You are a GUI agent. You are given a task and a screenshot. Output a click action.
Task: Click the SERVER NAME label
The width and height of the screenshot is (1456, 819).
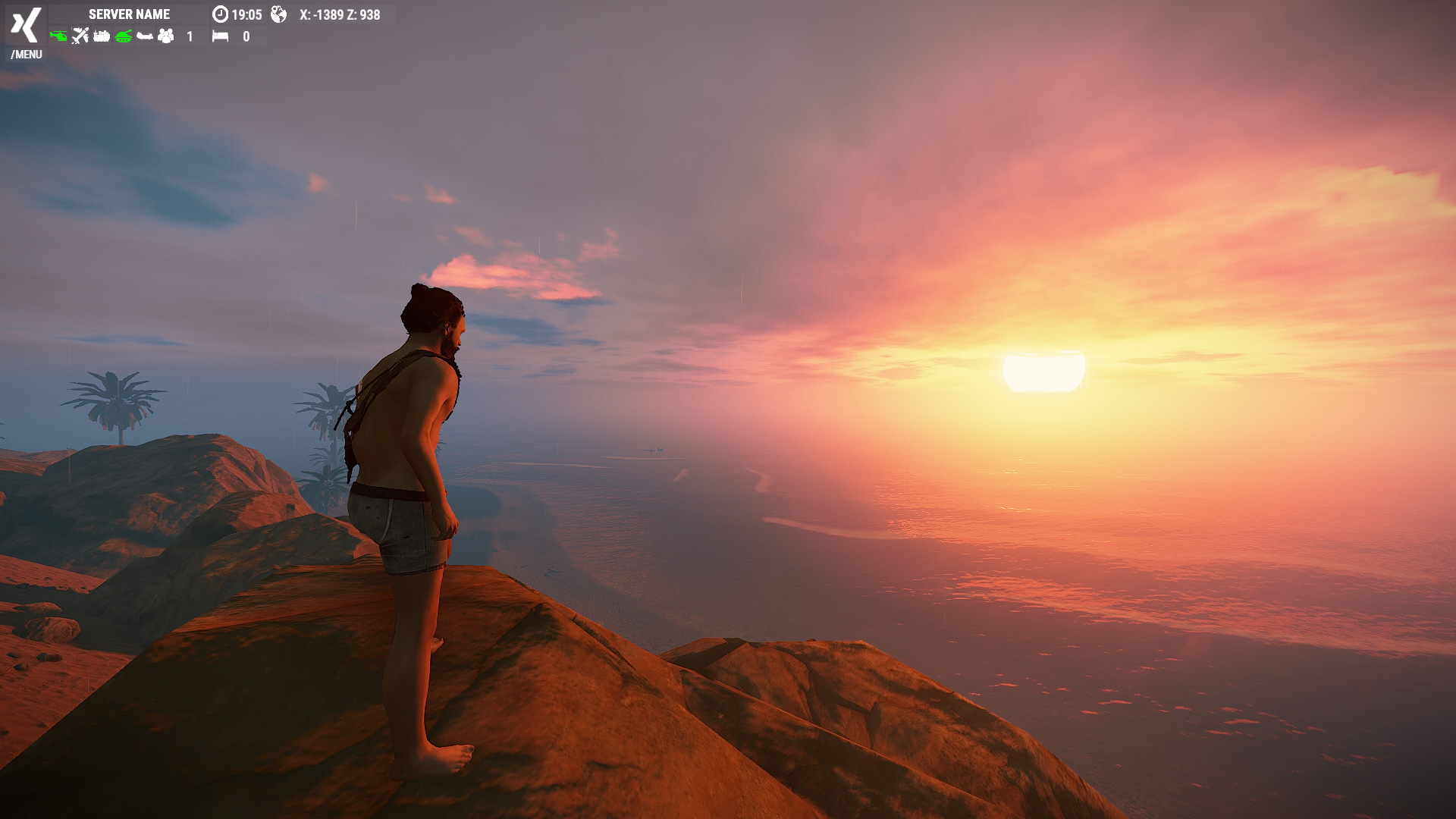129,14
